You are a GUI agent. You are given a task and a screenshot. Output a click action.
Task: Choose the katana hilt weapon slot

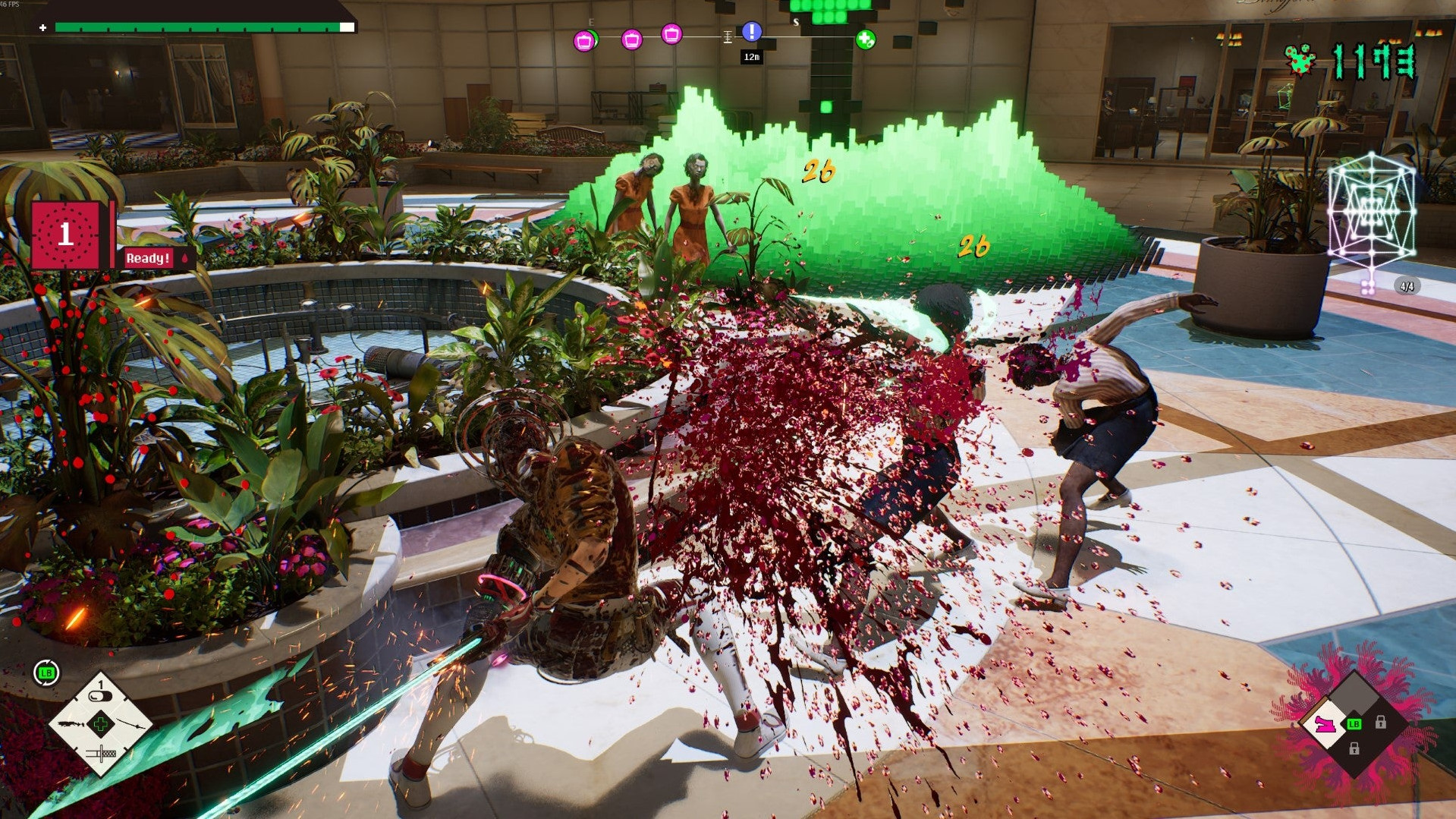[100, 754]
